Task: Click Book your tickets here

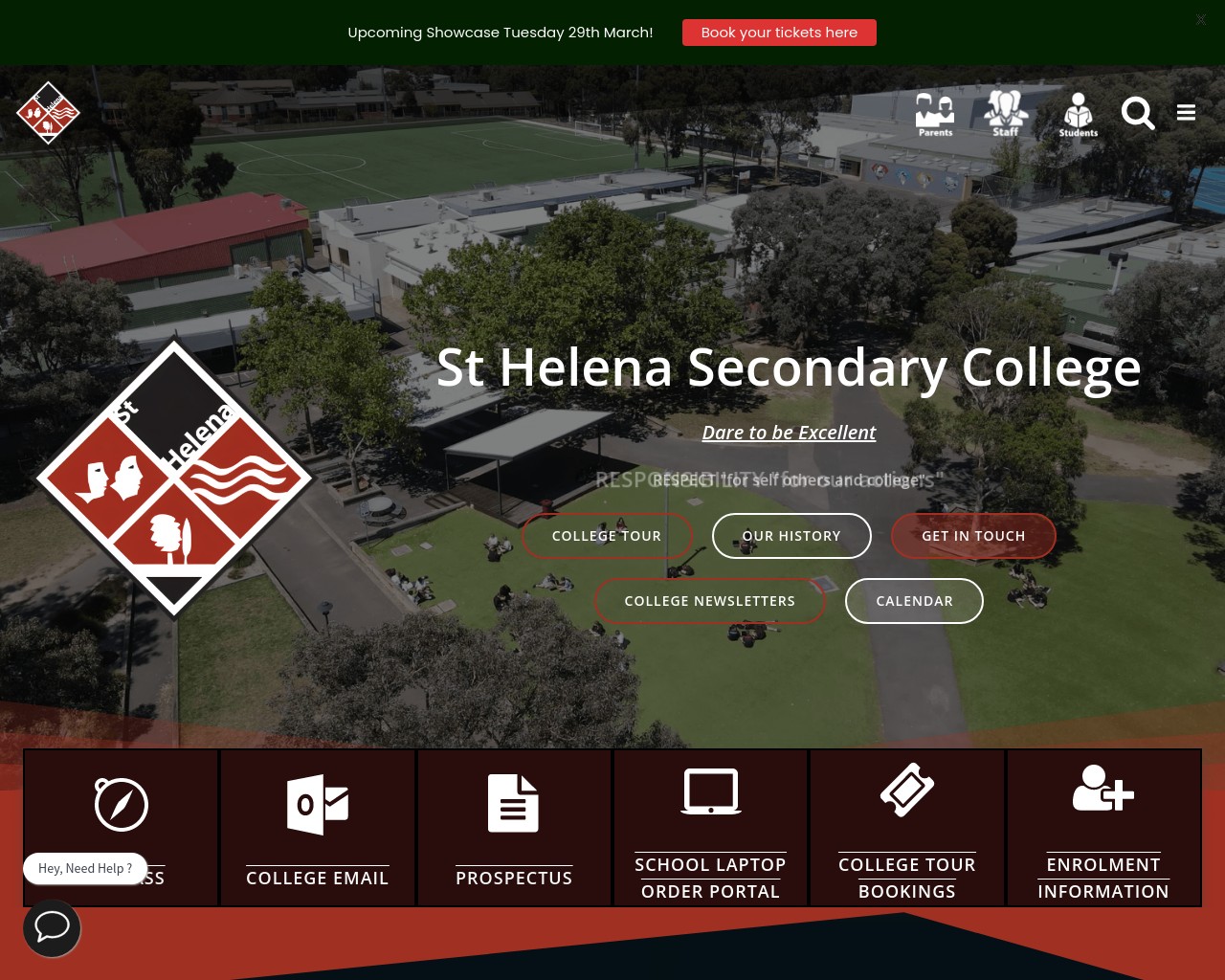Action: [779, 32]
